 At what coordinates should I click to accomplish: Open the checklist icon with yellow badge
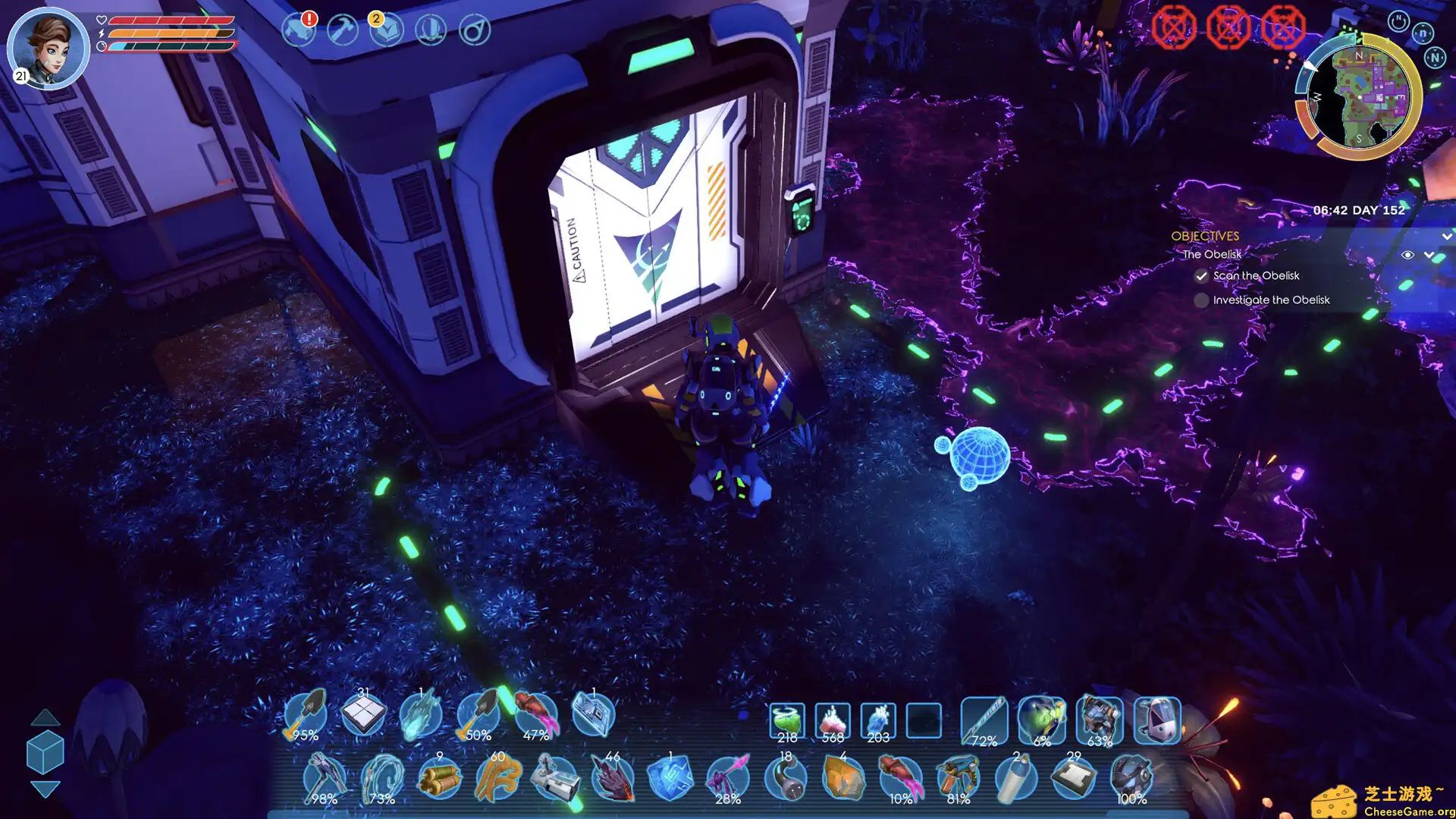pos(387,30)
